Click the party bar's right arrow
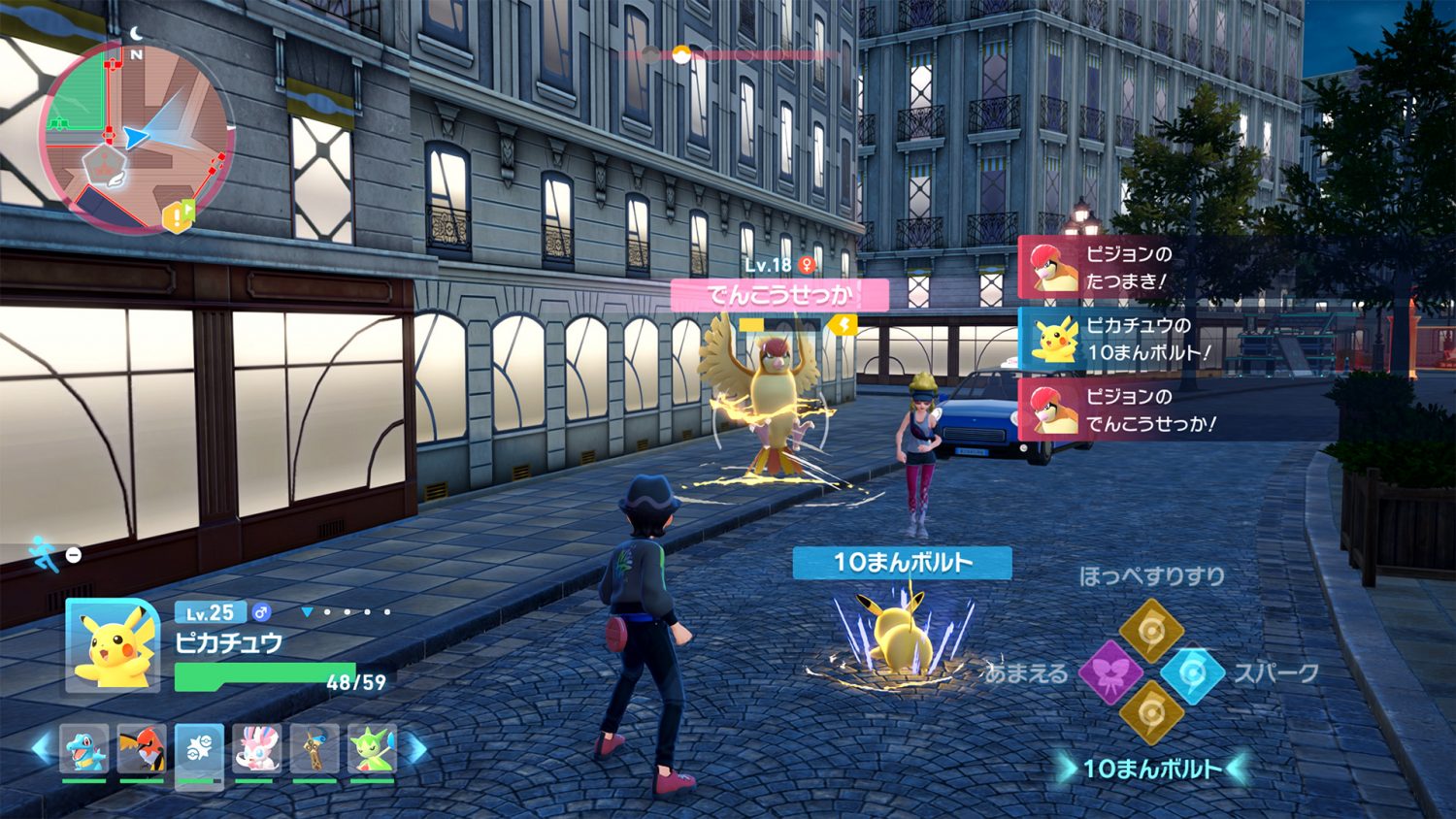 (x=415, y=749)
